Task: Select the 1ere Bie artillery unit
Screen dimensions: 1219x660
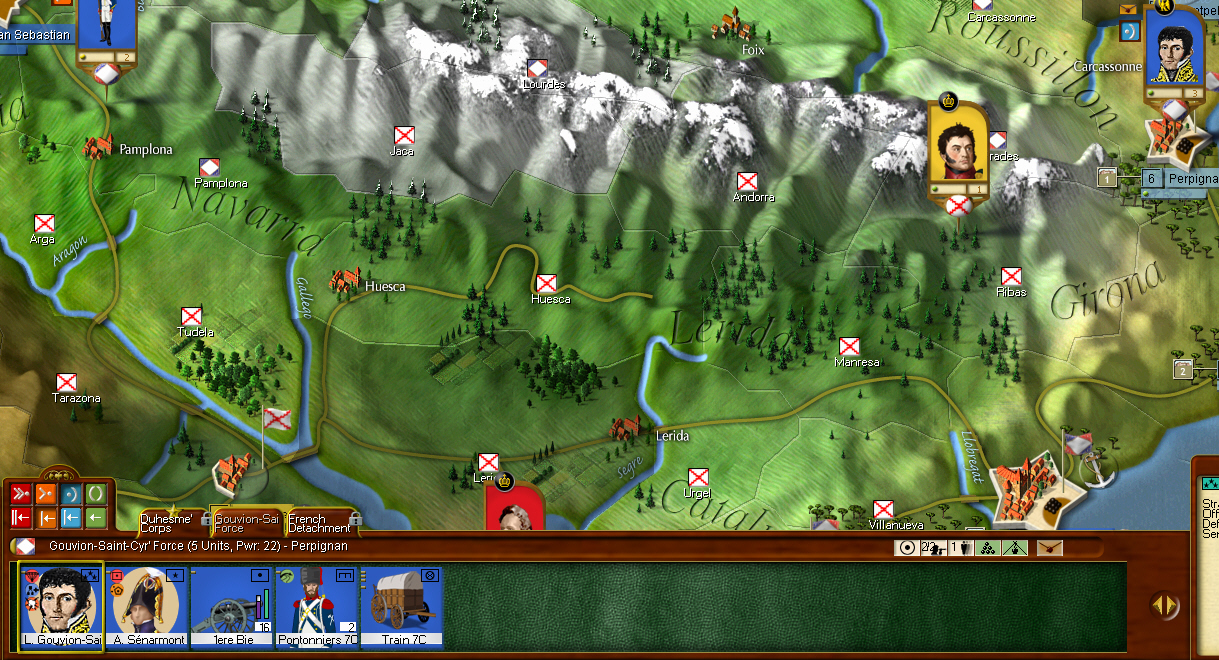Action: (x=232, y=606)
